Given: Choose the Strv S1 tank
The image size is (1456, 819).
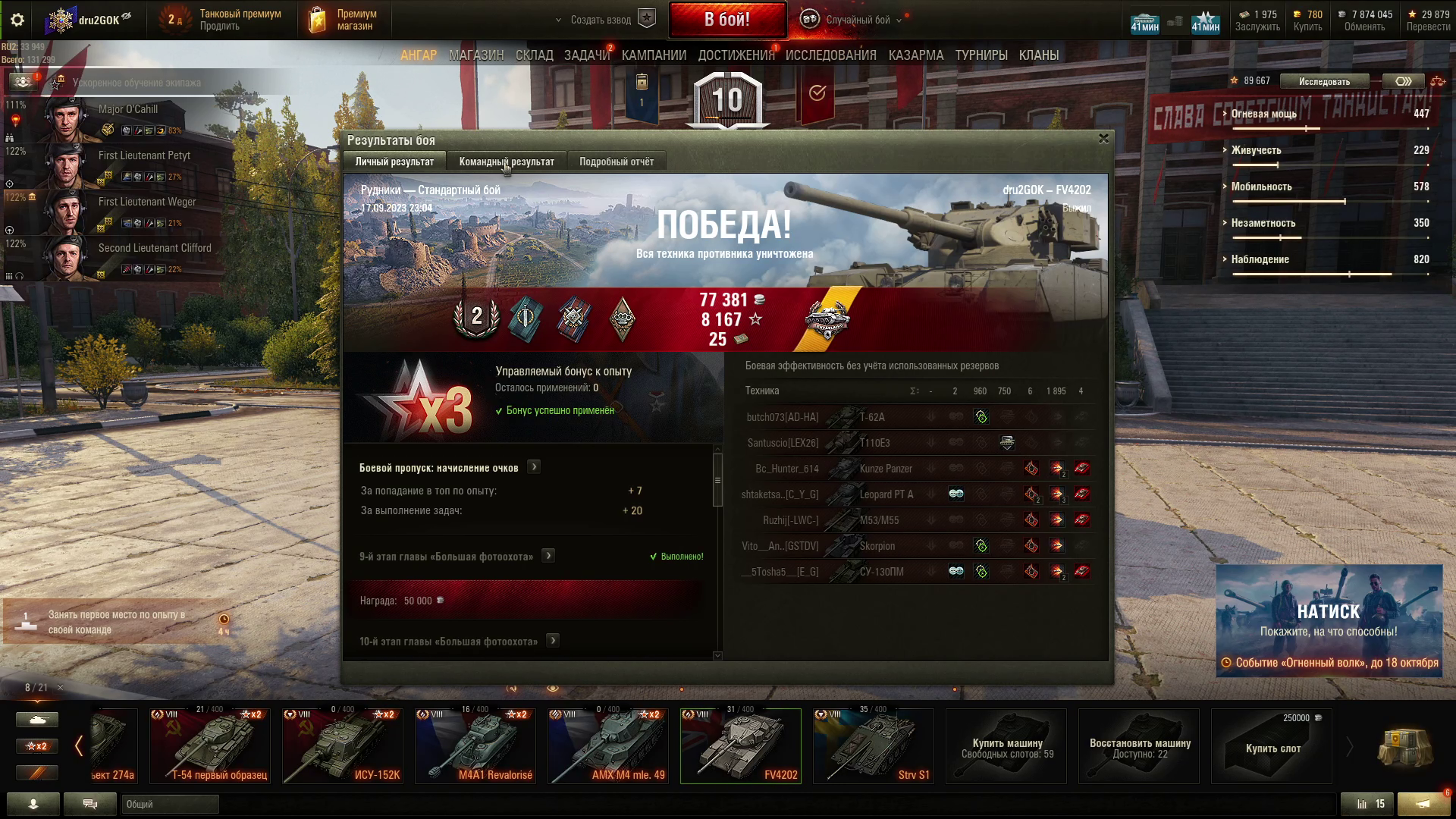Looking at the screenshot, I should click(x=873, y=746).
